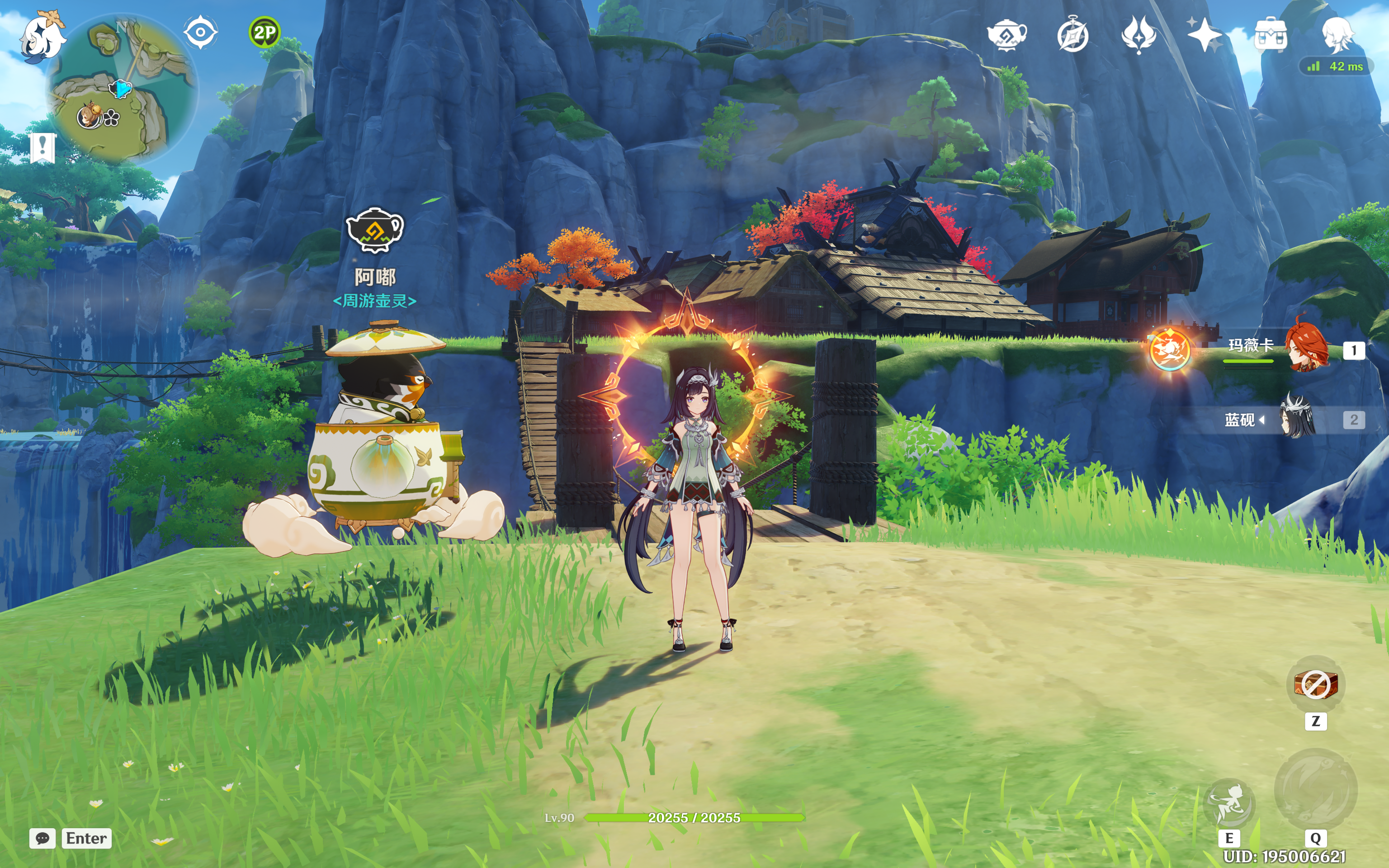Open the 2P co-op mode menu
The width and height of the screenshot is (1389, 868).
[x=264, y=32]
